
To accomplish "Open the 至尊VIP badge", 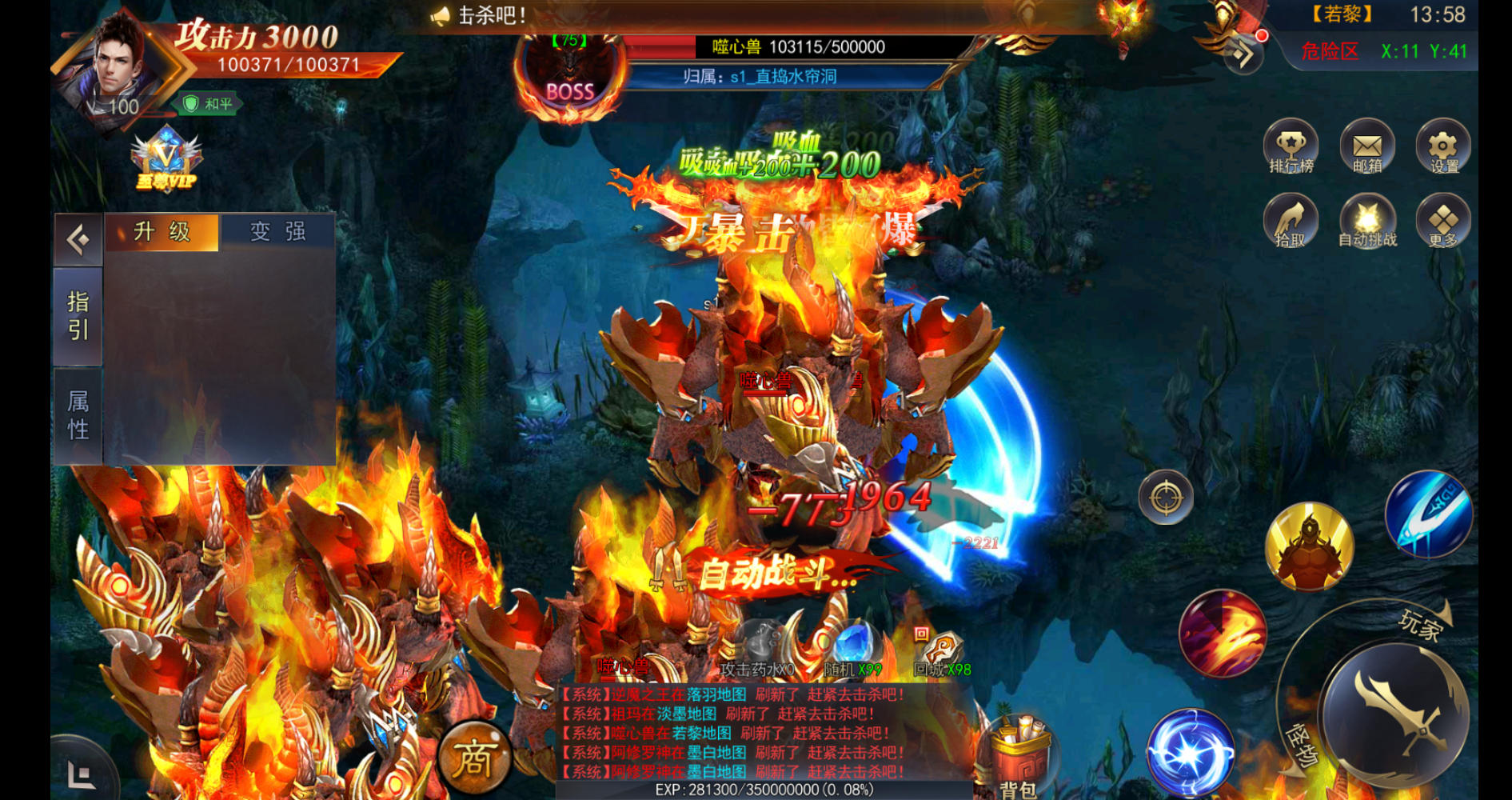I will [x=166, y=159].
